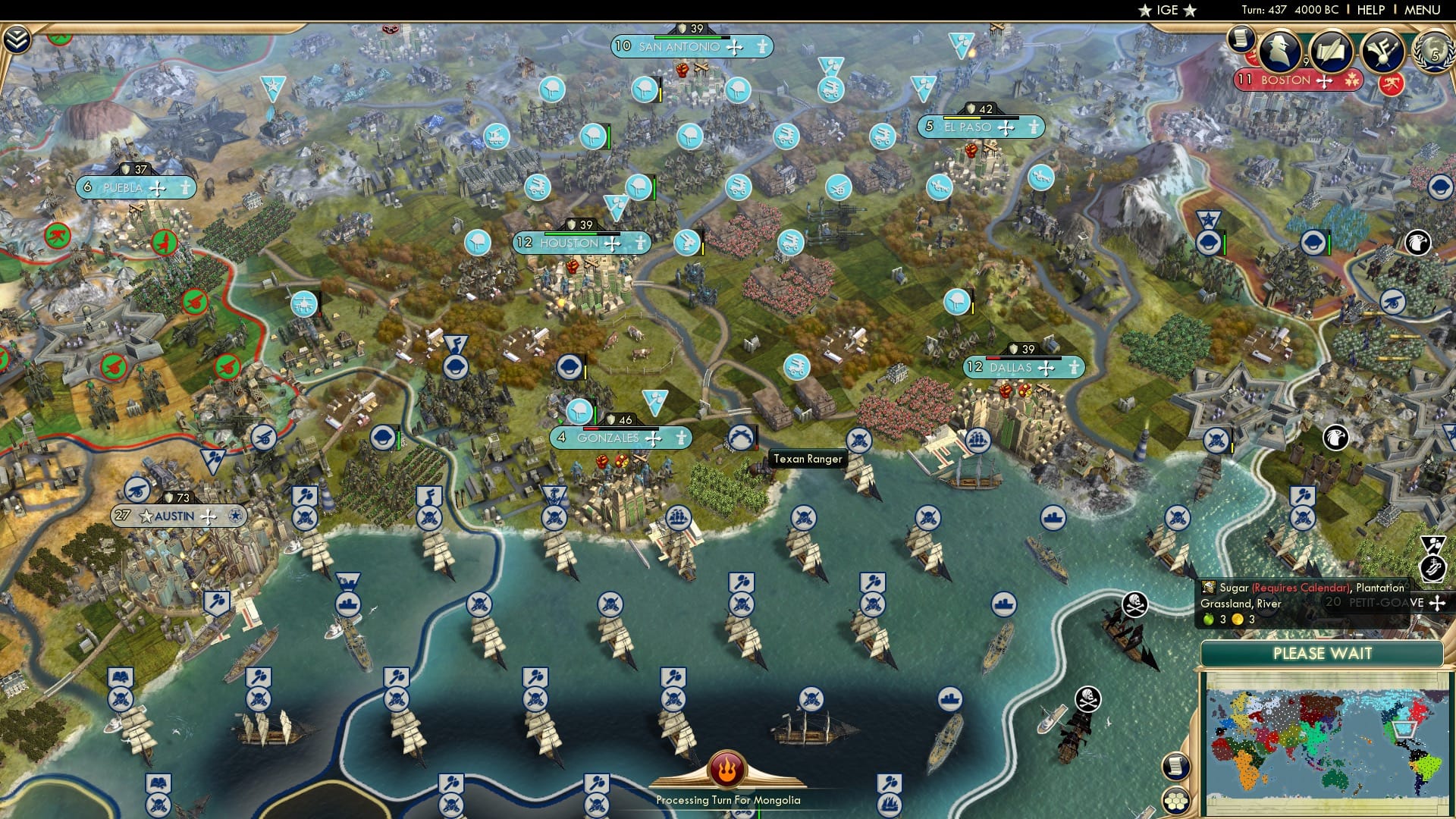The image size is (1456, 819).
Task: Toggle strategic view with the hexagon icon
Action: 1177,801
